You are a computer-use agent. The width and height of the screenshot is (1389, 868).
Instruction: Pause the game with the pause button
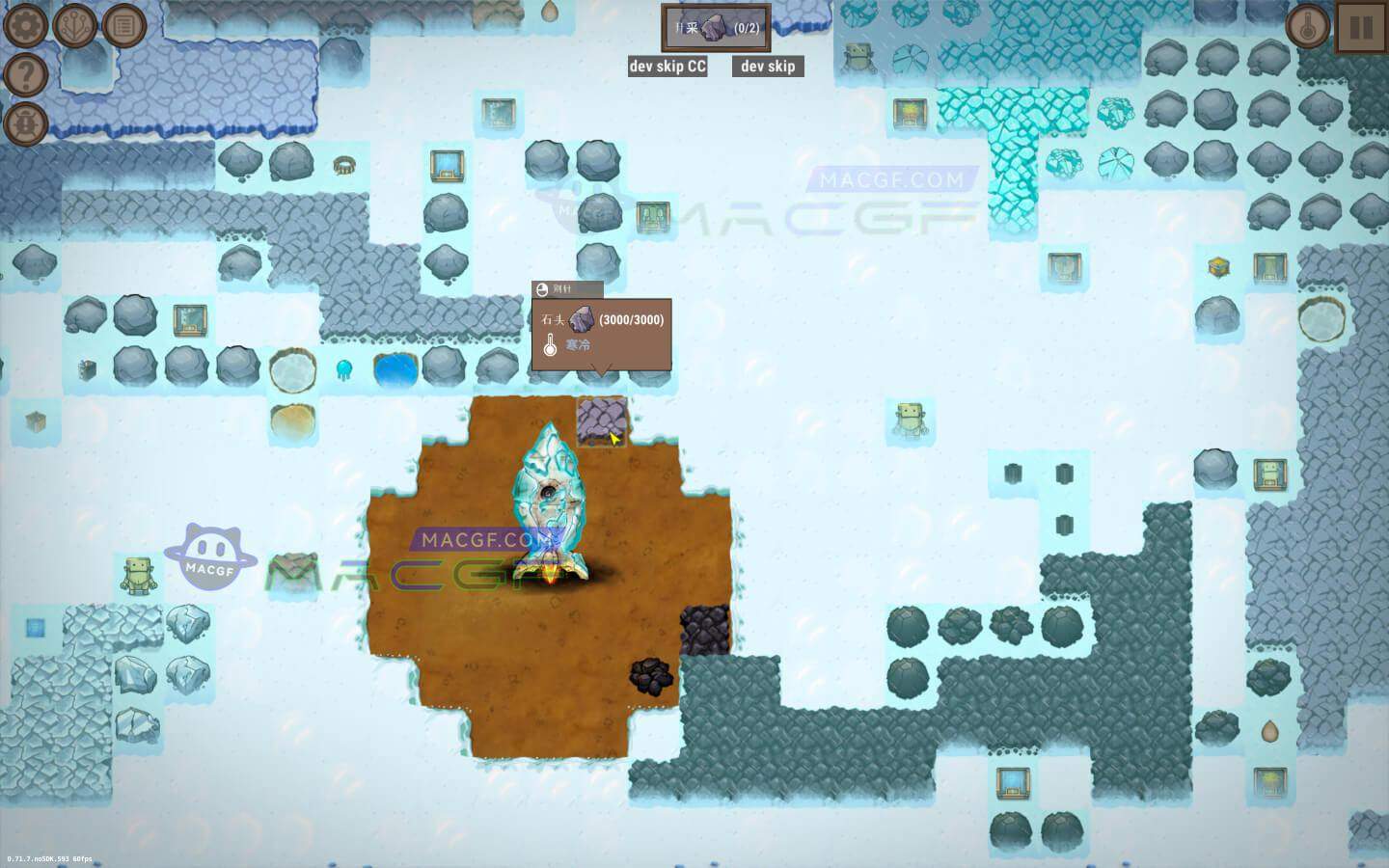click(1361, 25)
